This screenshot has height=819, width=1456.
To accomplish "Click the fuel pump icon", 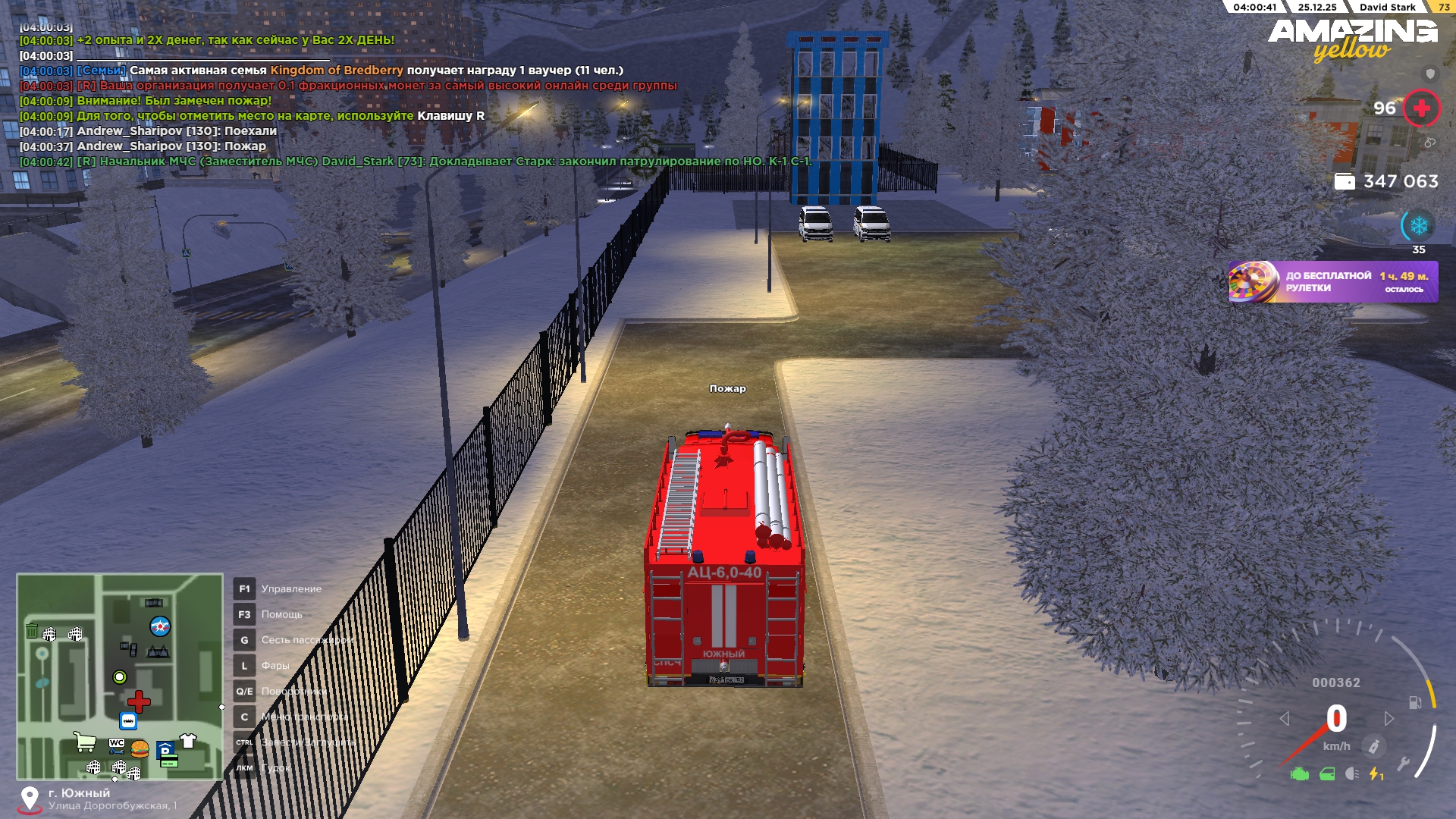I will (1415, 702).
